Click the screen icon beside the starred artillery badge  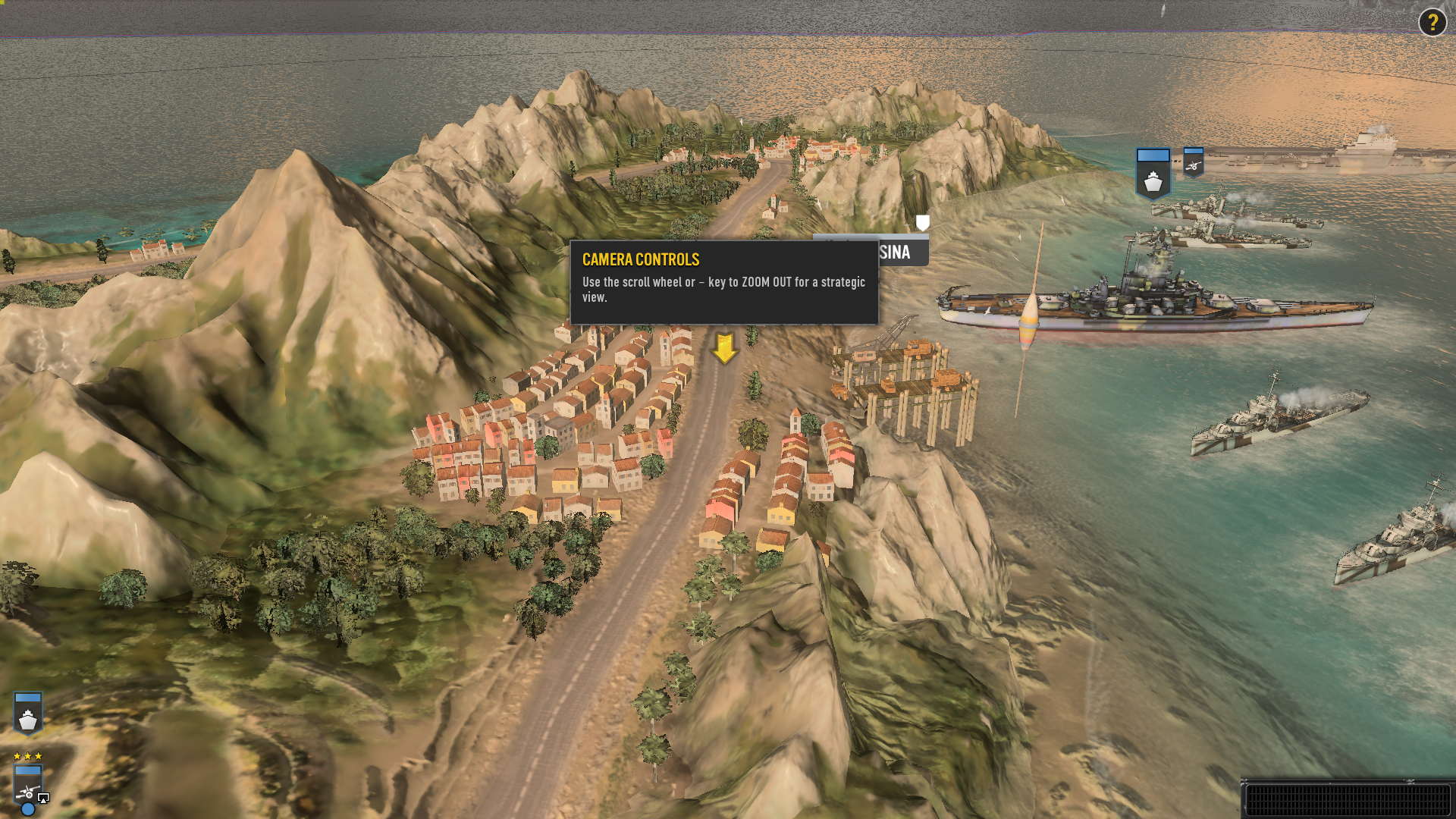(43, 798)
